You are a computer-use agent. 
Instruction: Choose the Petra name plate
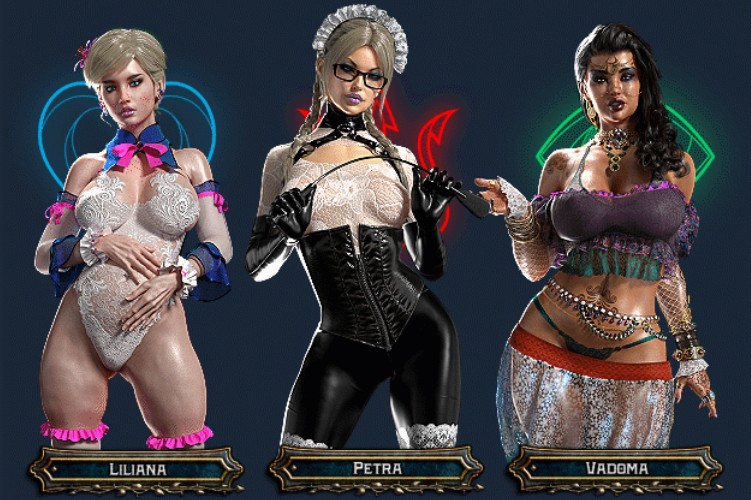pos(376,469)
